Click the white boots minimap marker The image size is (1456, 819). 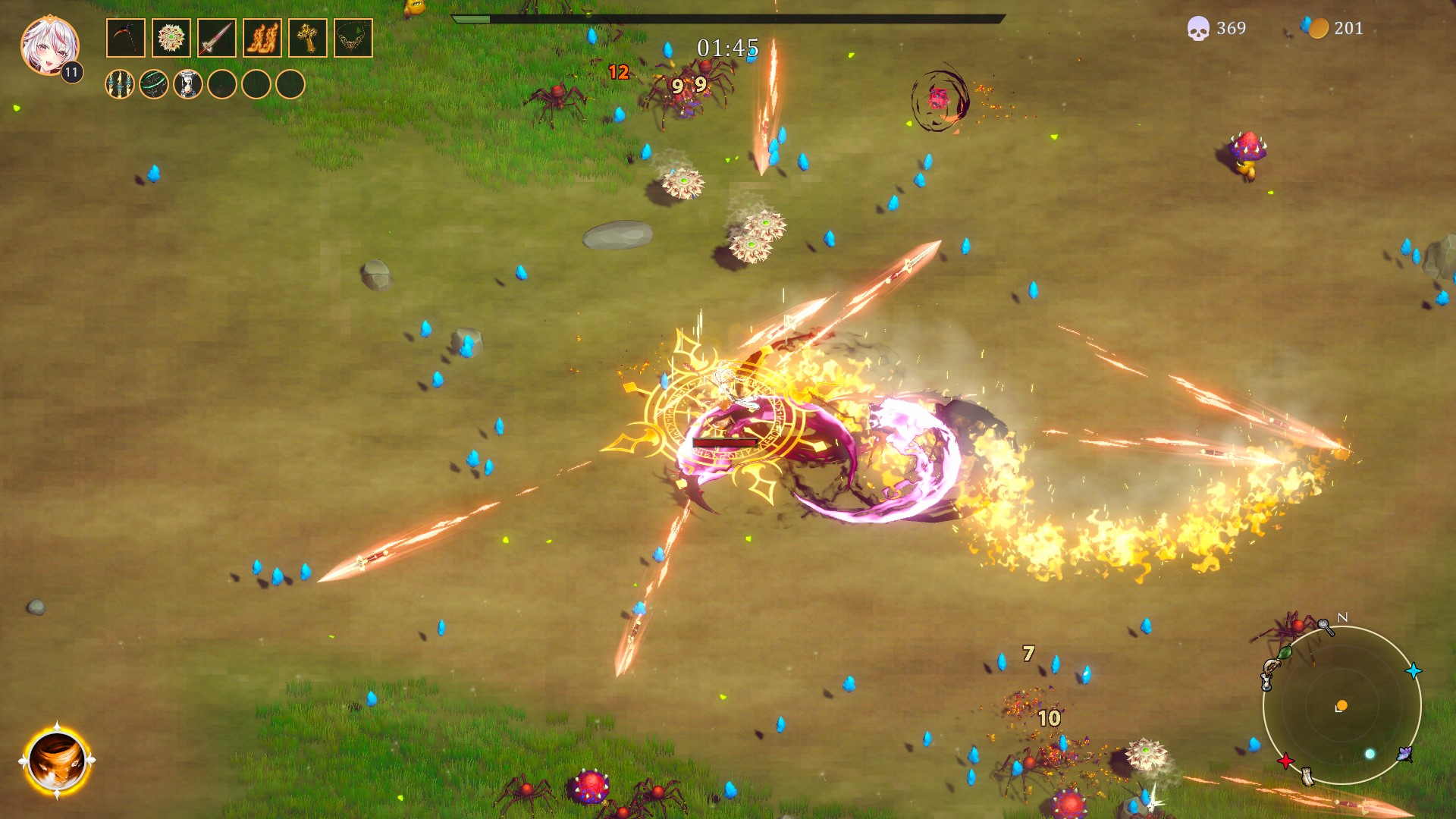tap(1307, 775)
